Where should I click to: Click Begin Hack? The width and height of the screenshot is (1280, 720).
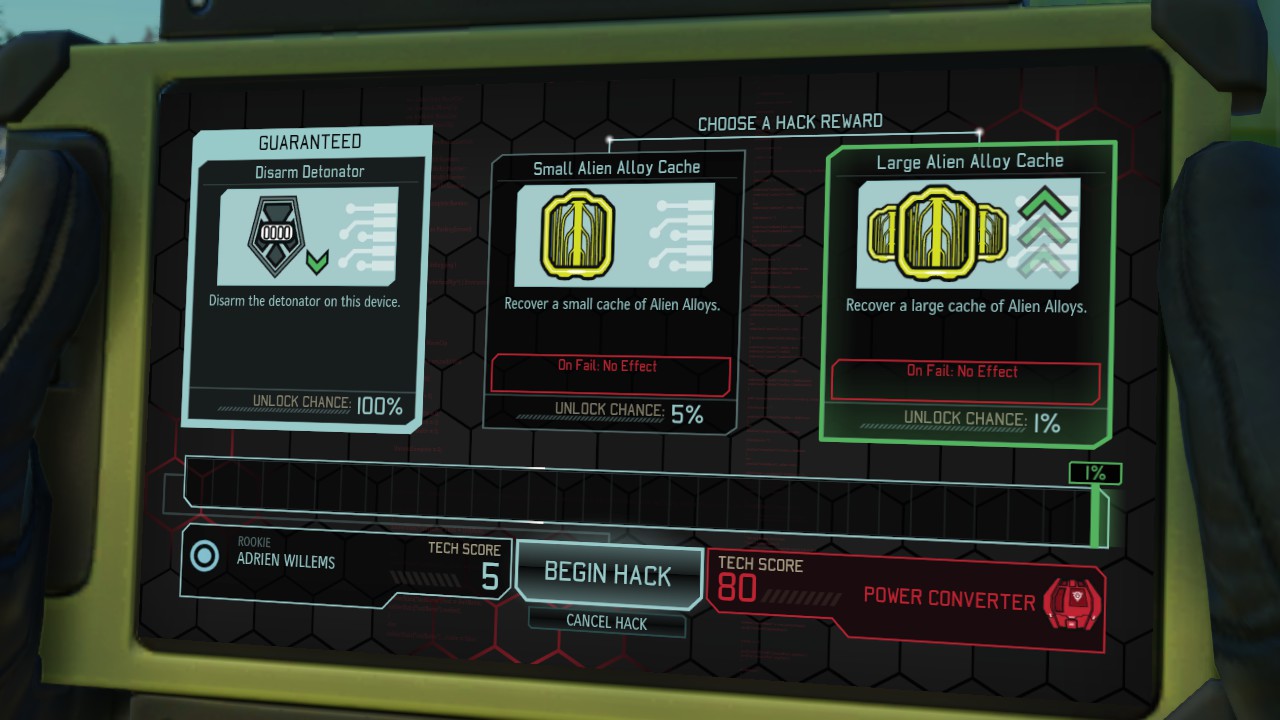(607, 573)
